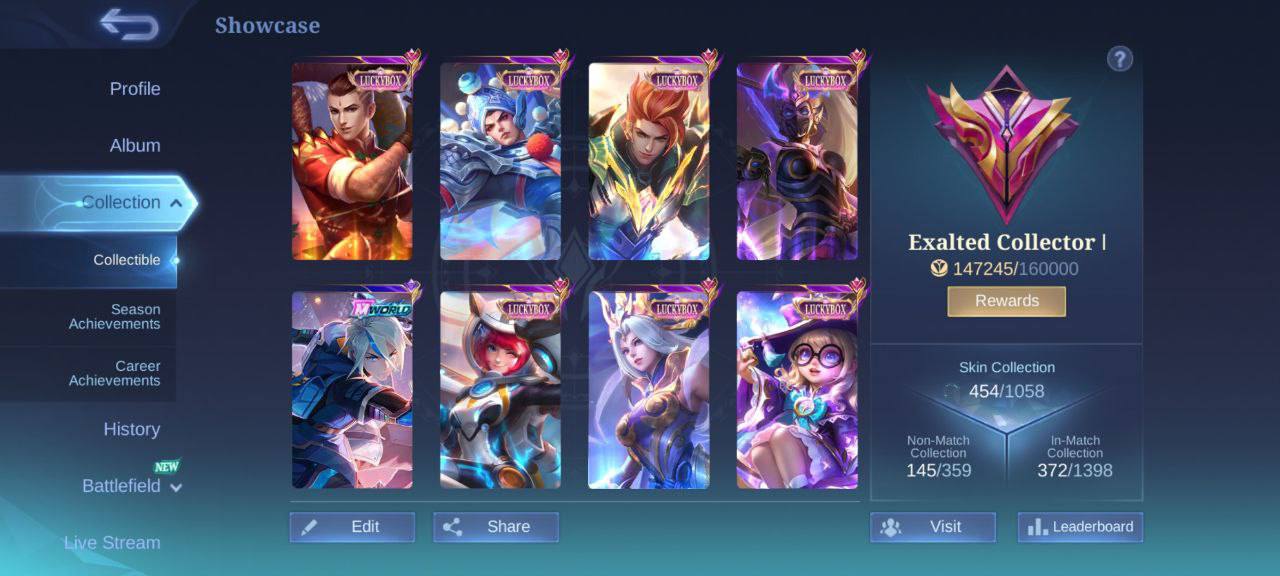The width and height of the screenshot is (1280, 576).
Task: Click the Visit button
Action: coord(932,527)
